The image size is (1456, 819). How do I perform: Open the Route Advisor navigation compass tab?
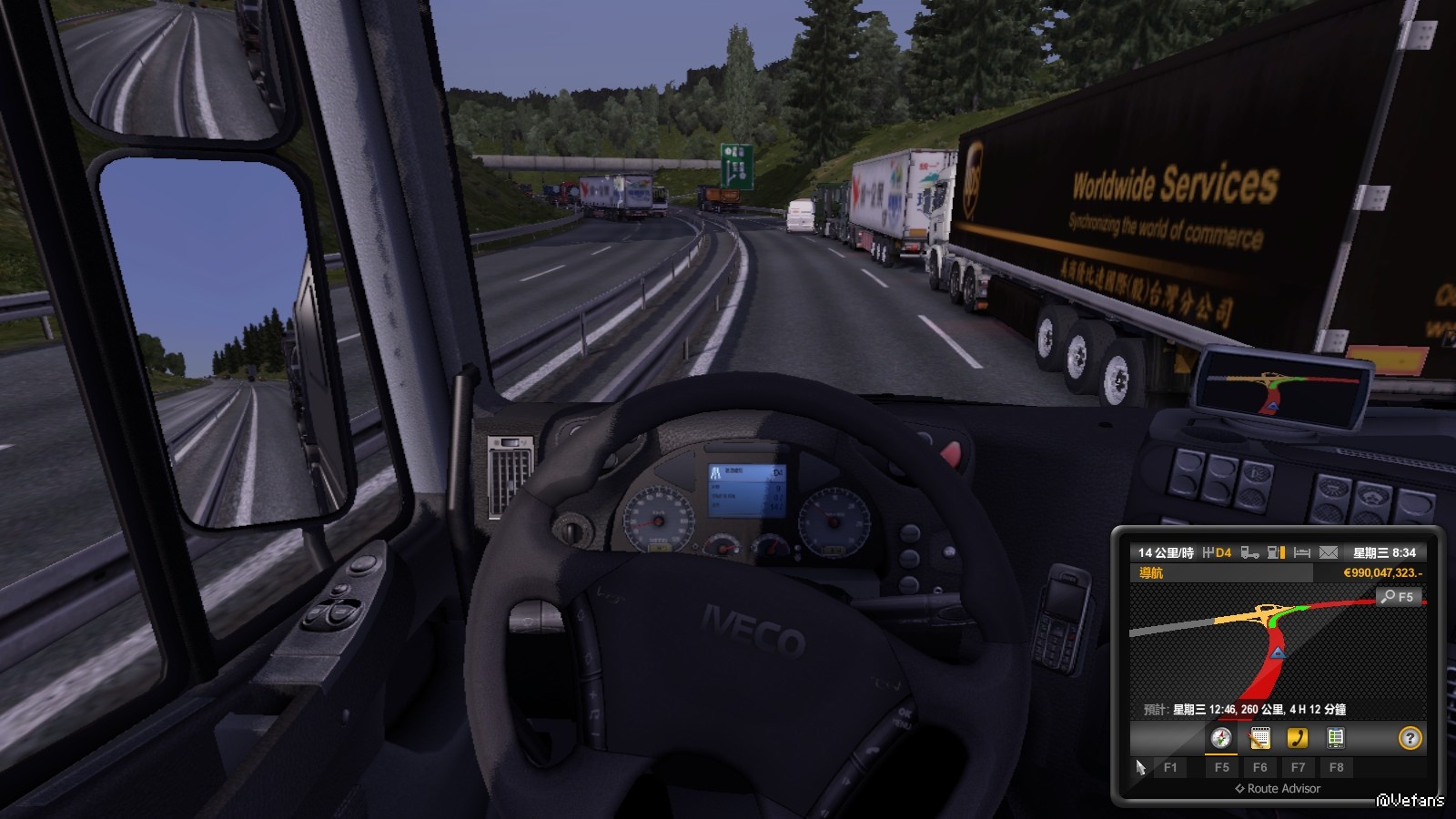[x=1221, y=738]
